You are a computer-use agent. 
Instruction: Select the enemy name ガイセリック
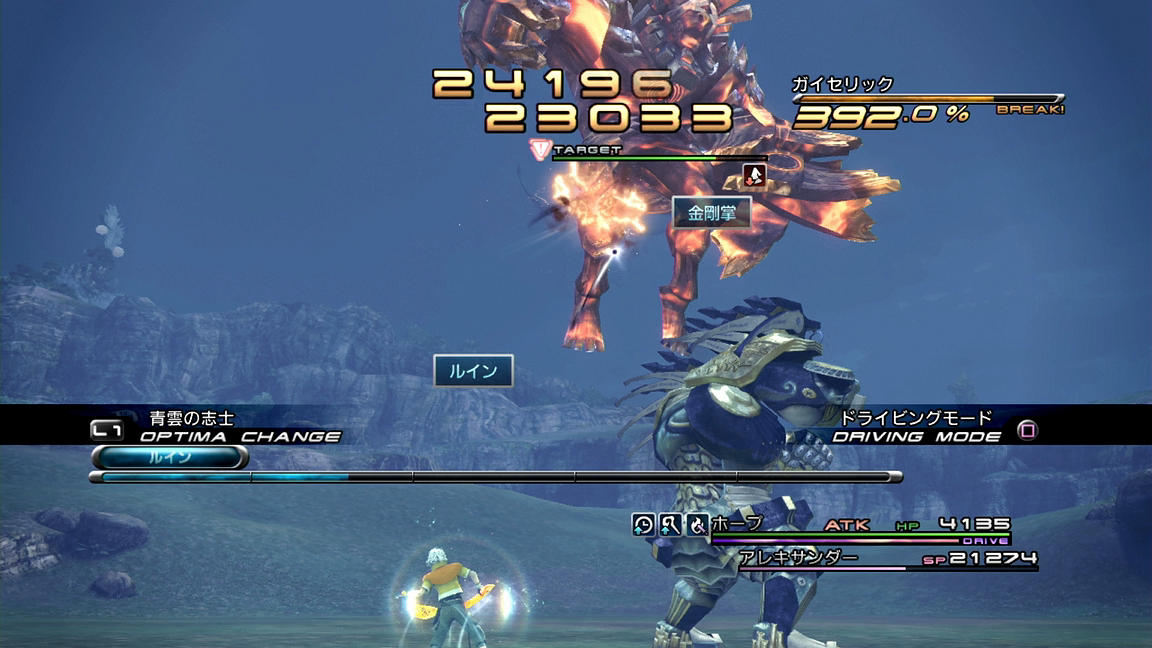(x=842, y=85)
